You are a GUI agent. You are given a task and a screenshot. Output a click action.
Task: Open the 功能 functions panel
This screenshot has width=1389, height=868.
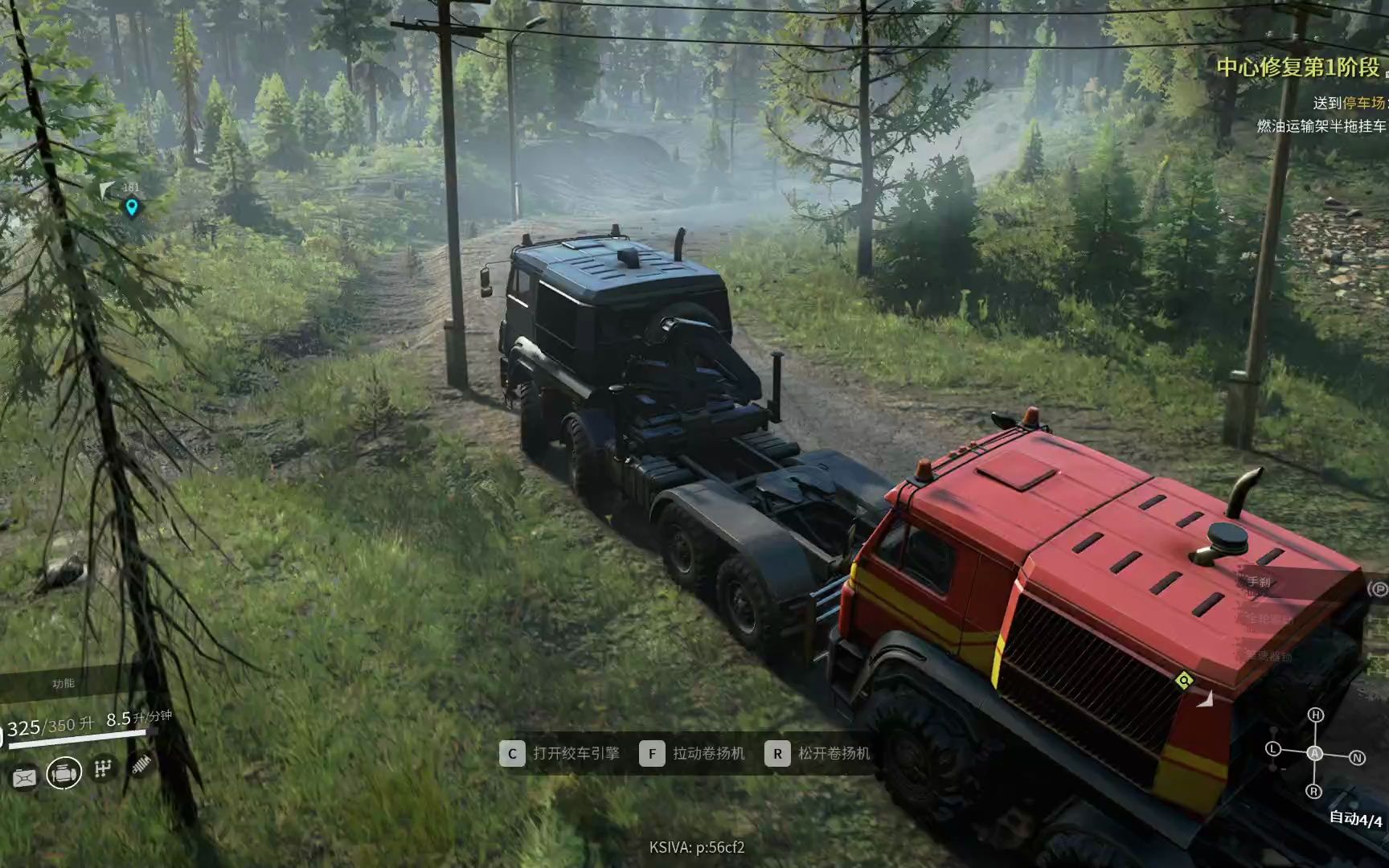tap(64, 683)
